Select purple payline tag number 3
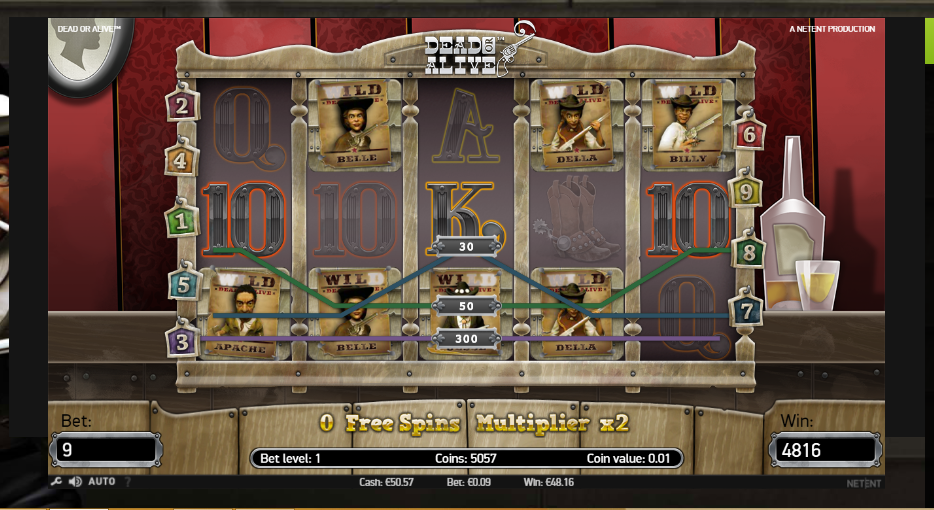The width and height of the screenshot is (934, 510). pos(180,340)
